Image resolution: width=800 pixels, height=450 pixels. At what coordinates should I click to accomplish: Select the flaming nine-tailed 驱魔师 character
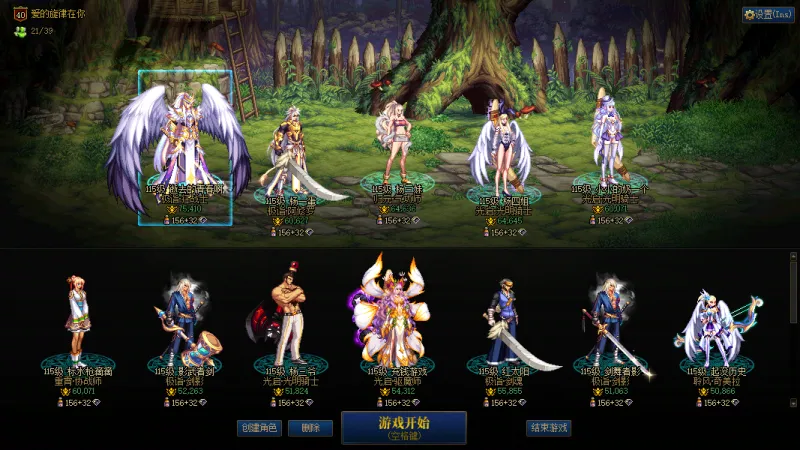(x=395, y=310)
